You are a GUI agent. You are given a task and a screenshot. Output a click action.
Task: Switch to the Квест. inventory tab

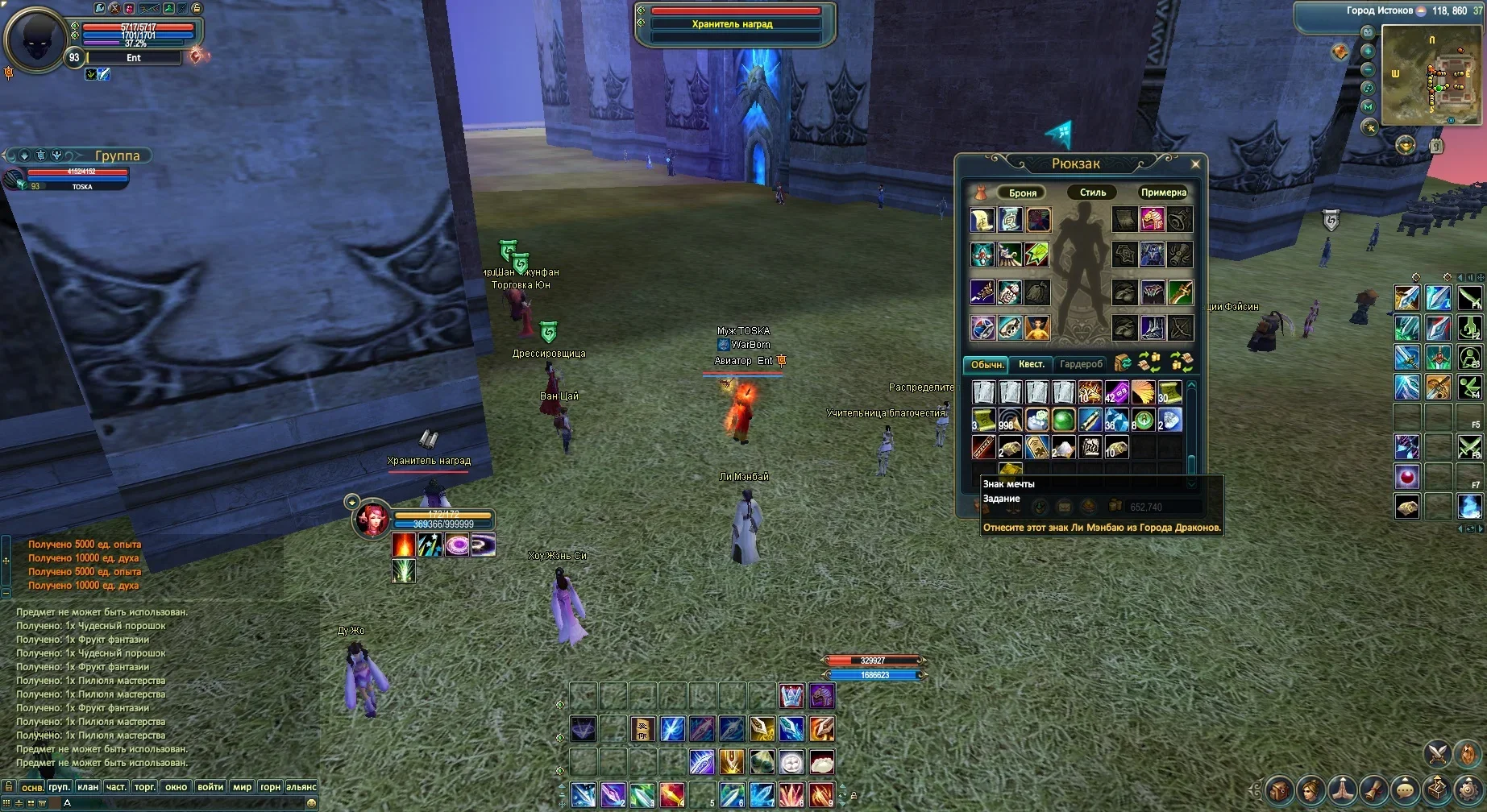point(1031,364)
